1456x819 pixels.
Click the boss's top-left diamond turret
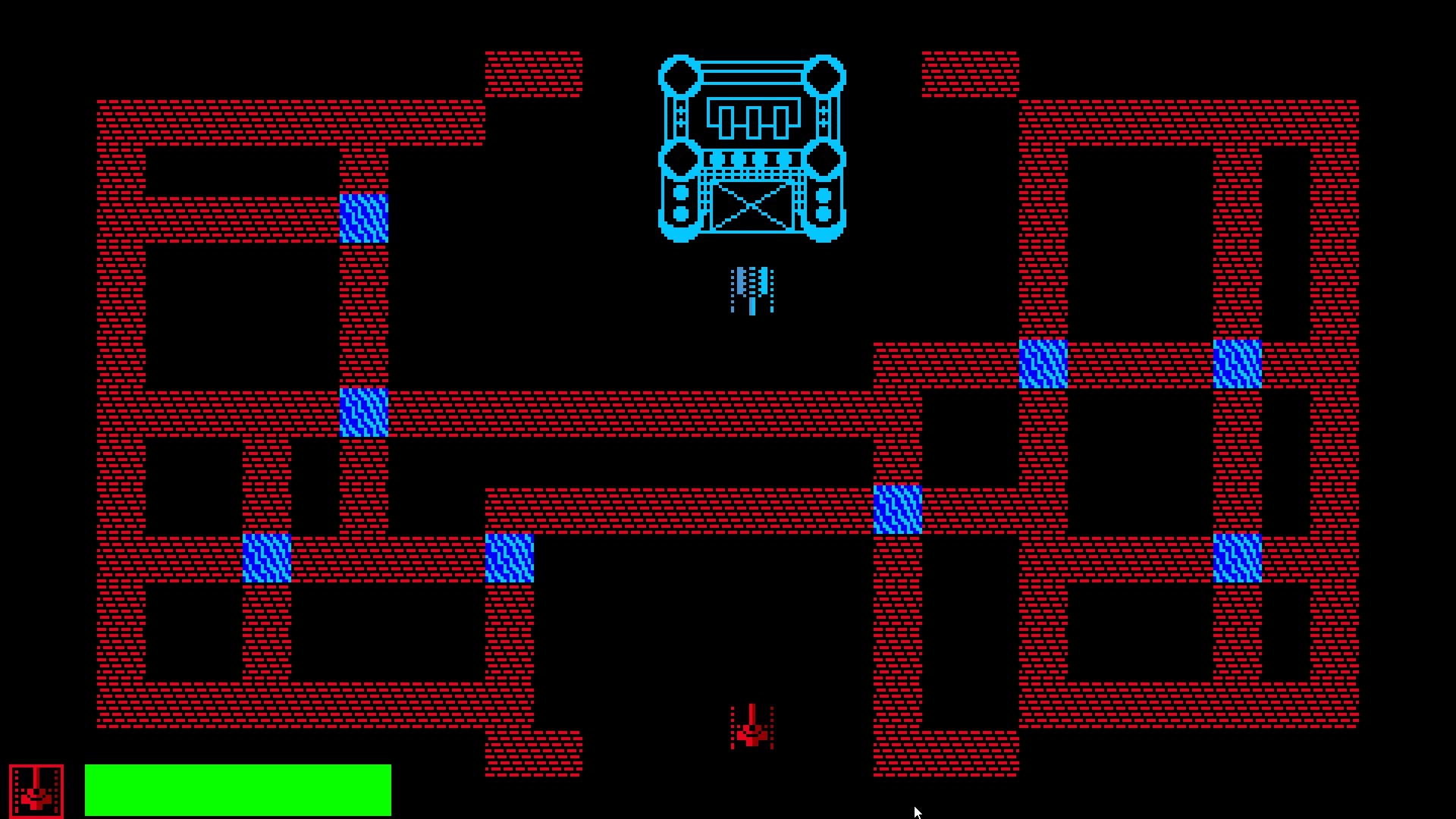tap(679, 76)
